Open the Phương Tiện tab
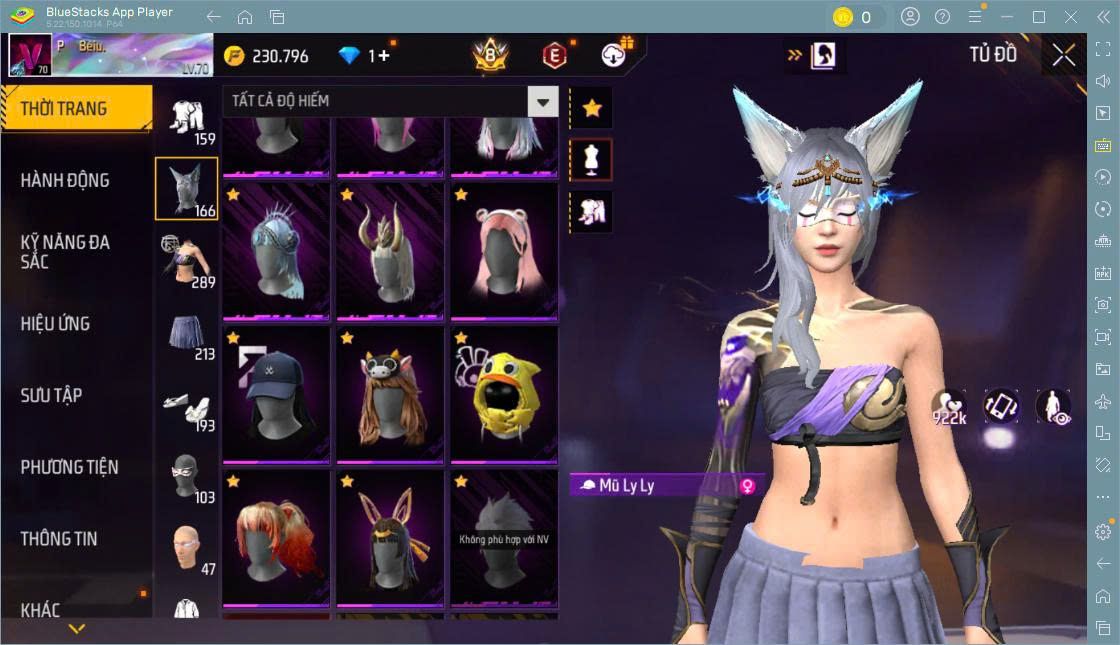The image size is (1120, 645). point(70,467)
